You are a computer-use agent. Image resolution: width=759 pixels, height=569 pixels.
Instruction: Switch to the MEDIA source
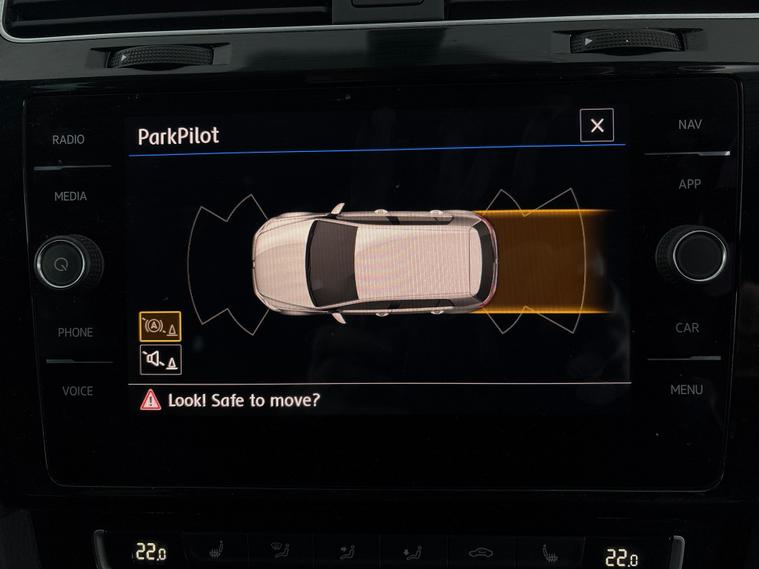point(70,197)
